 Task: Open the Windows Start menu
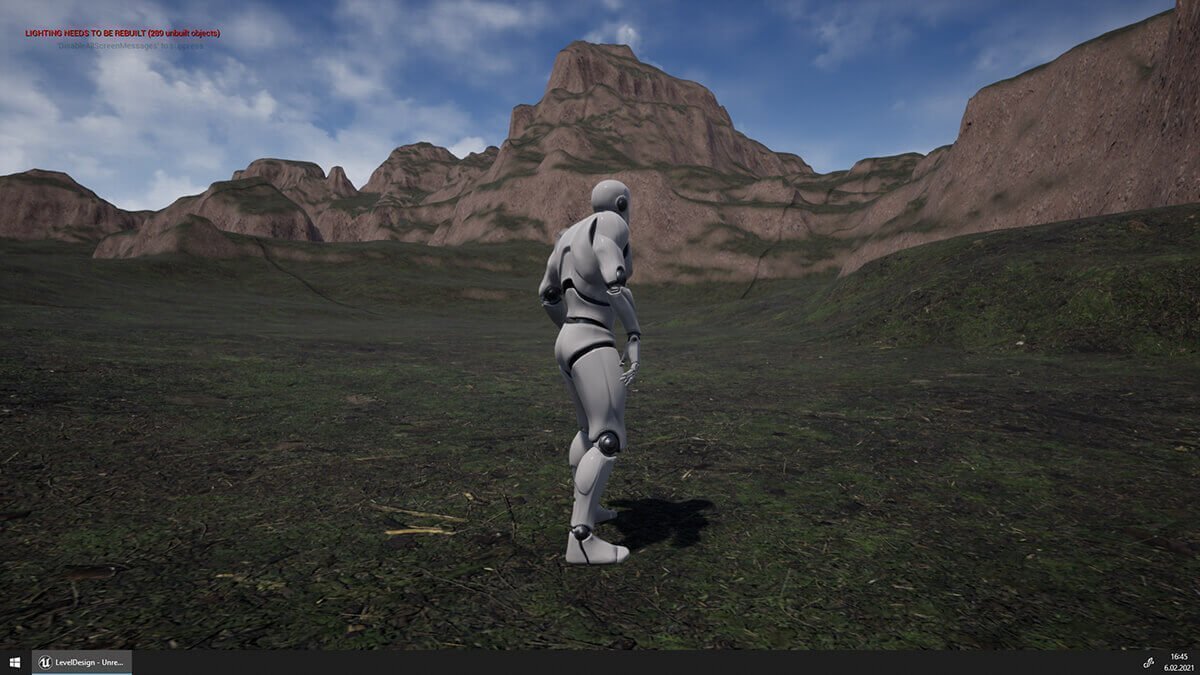[15, 663]
